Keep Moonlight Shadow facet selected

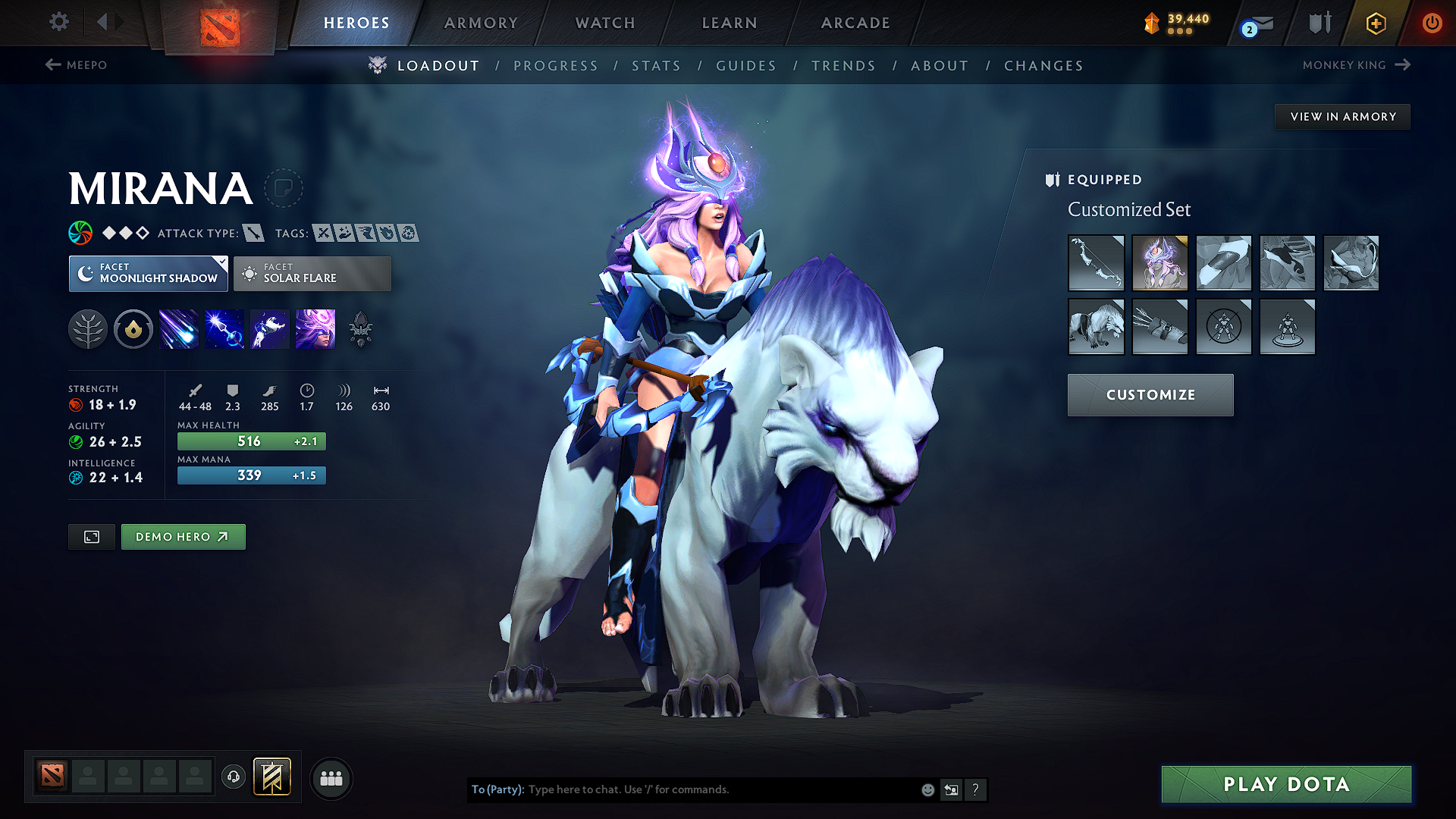[148, 274]
